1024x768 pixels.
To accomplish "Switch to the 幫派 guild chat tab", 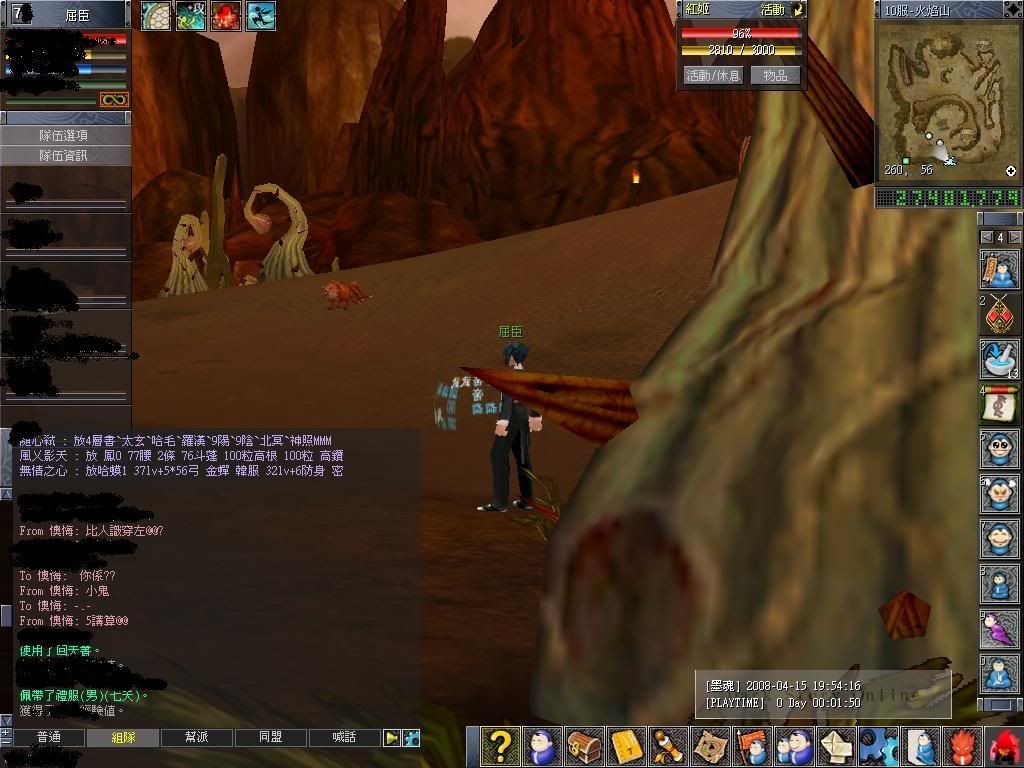I will (197, 738).
